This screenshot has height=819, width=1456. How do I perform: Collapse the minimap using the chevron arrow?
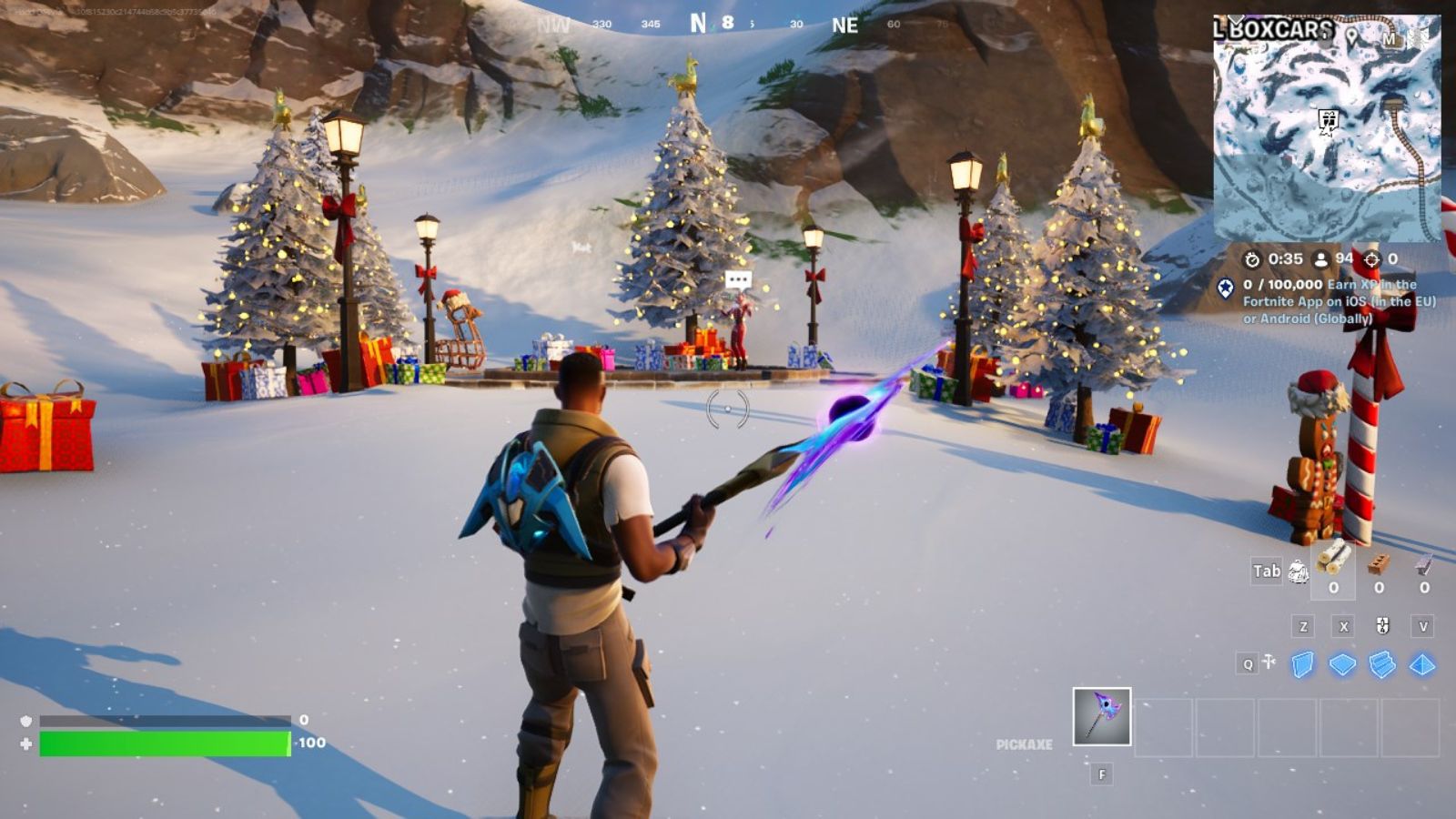coord(1237,21)
